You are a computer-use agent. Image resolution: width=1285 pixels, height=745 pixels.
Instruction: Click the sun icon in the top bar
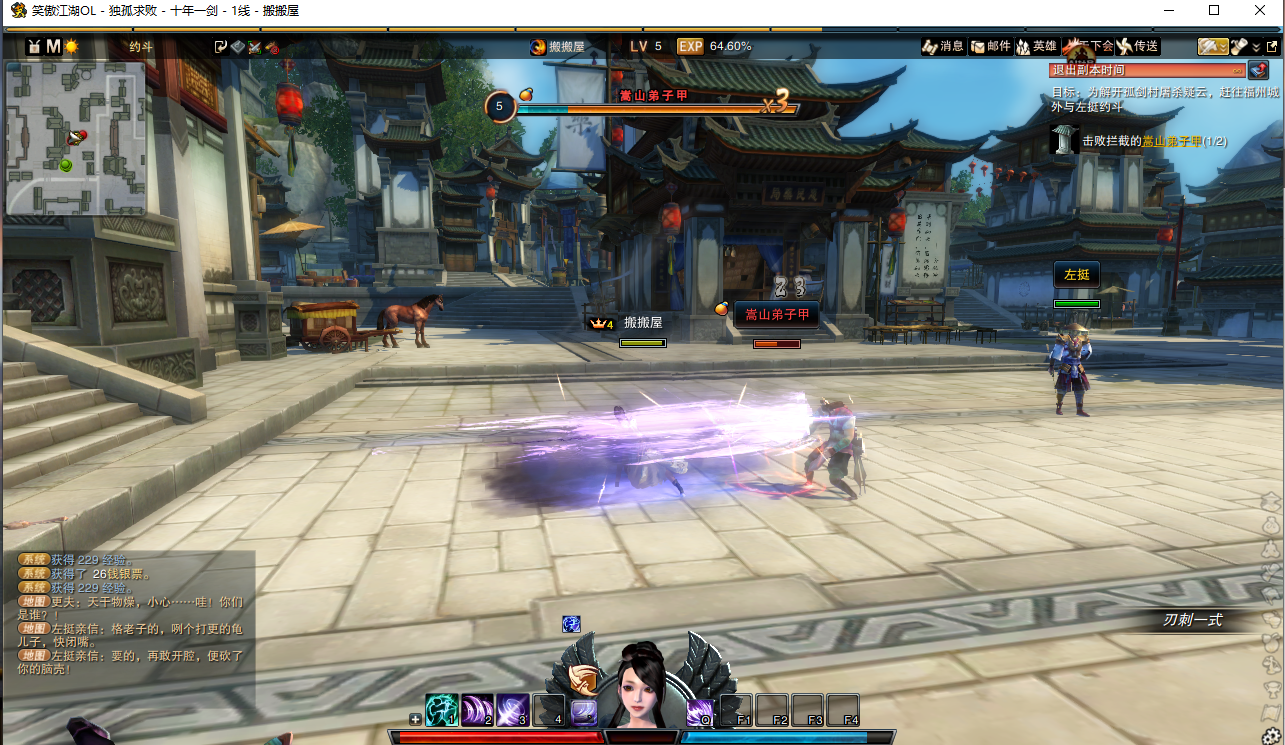coord(72,46)
